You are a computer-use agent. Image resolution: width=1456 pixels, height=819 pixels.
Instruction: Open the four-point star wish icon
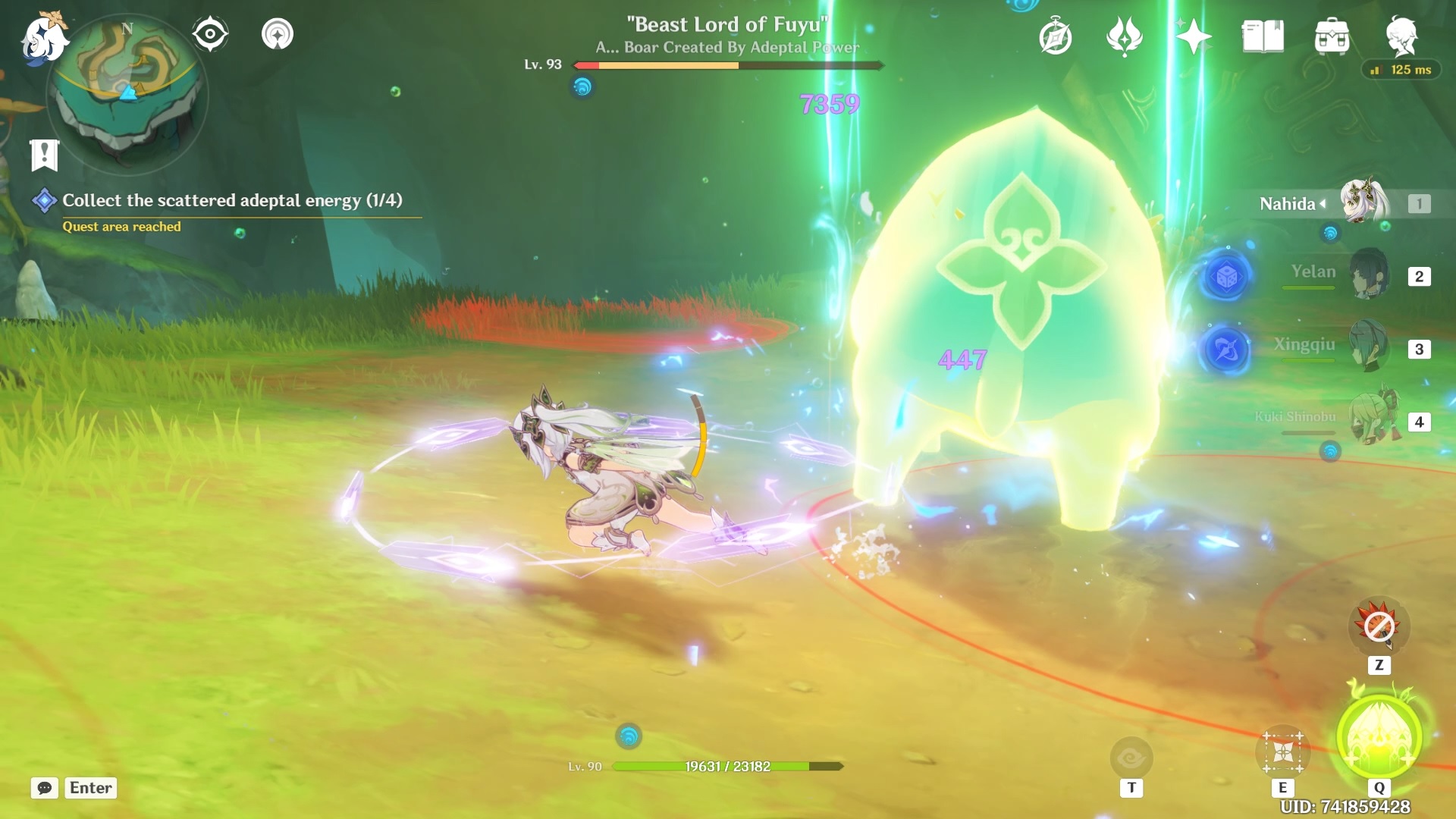click(x=1193, y=36)
